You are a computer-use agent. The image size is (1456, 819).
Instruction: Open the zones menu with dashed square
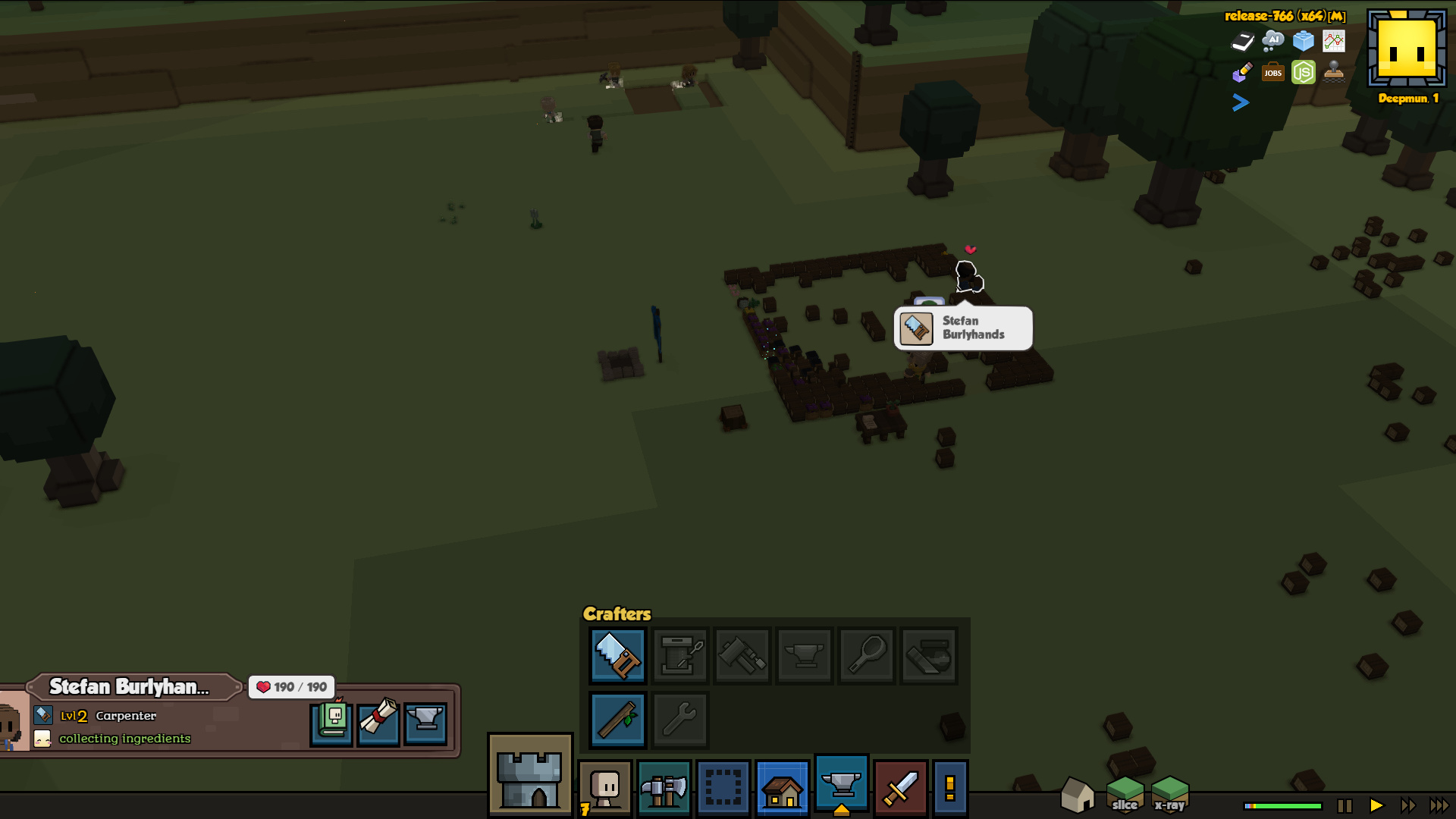click(723, 789)
